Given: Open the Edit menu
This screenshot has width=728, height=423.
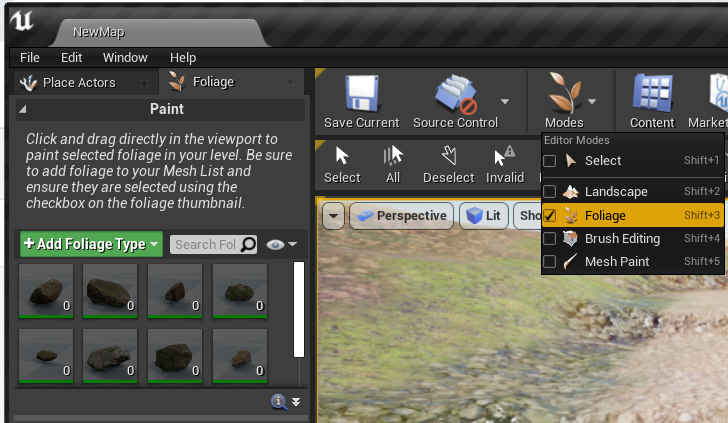Looking at the screenshot, I should click(71, 58).
